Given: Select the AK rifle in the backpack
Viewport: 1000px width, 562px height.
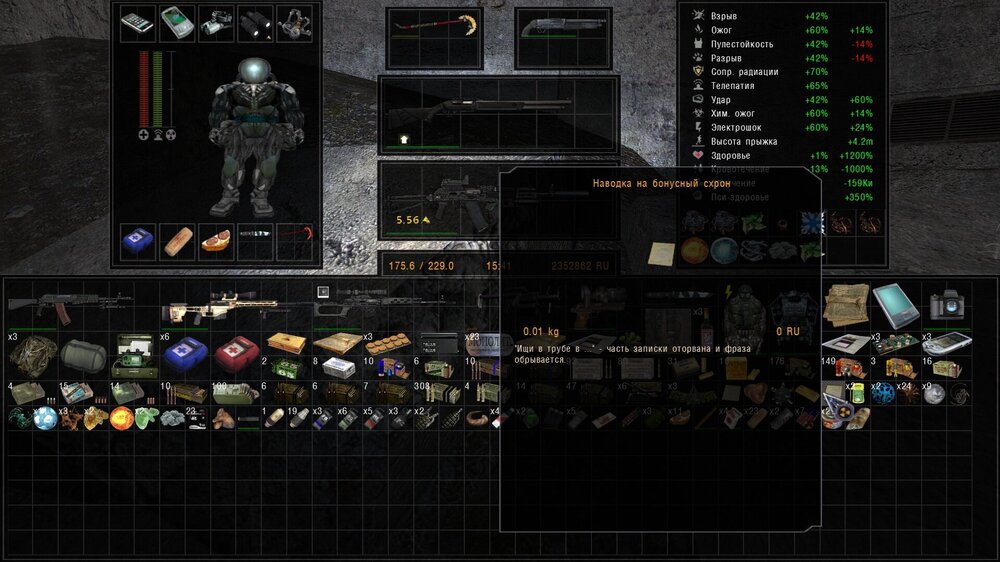Looking at the screenshot, I should pos(70,308).
